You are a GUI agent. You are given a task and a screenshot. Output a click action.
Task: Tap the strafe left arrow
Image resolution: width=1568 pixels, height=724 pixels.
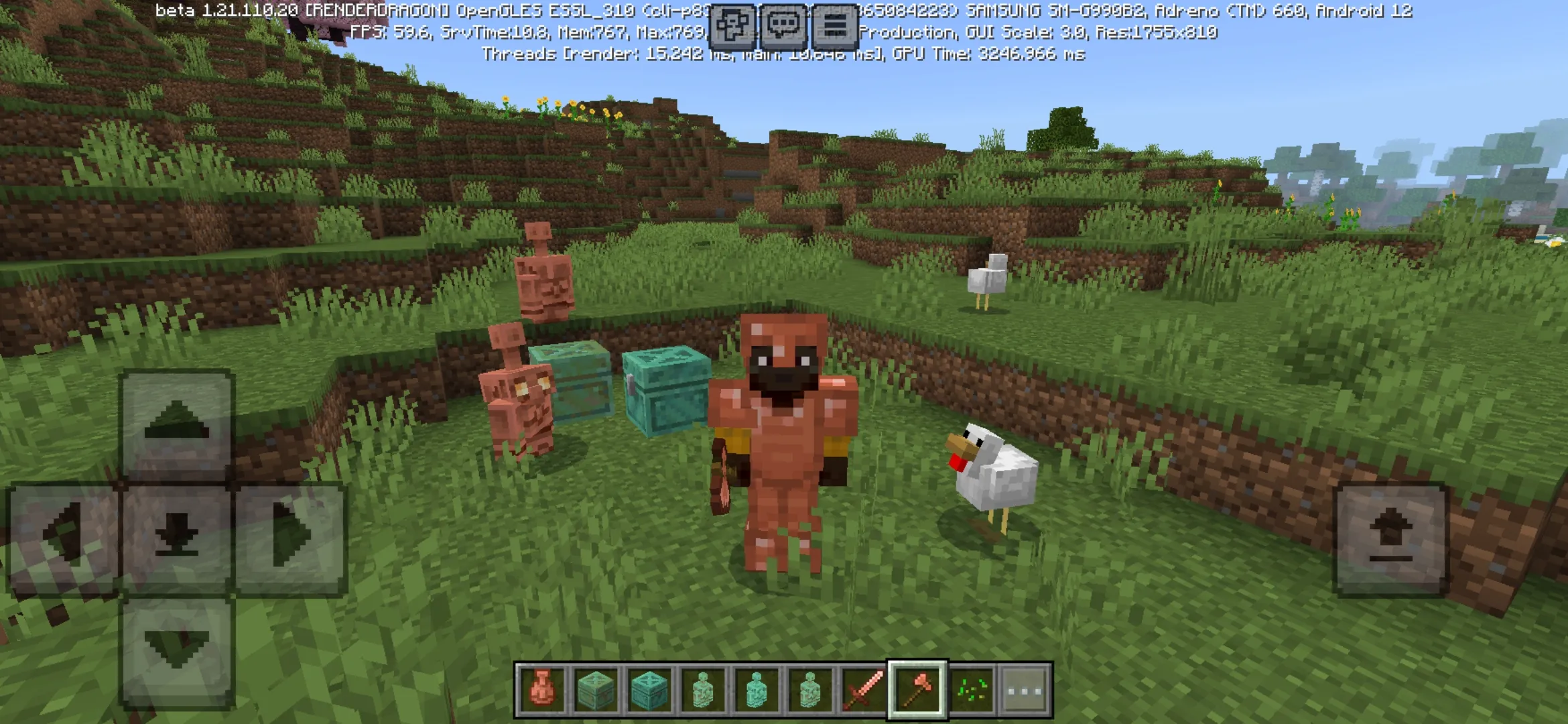pos(63,536)
